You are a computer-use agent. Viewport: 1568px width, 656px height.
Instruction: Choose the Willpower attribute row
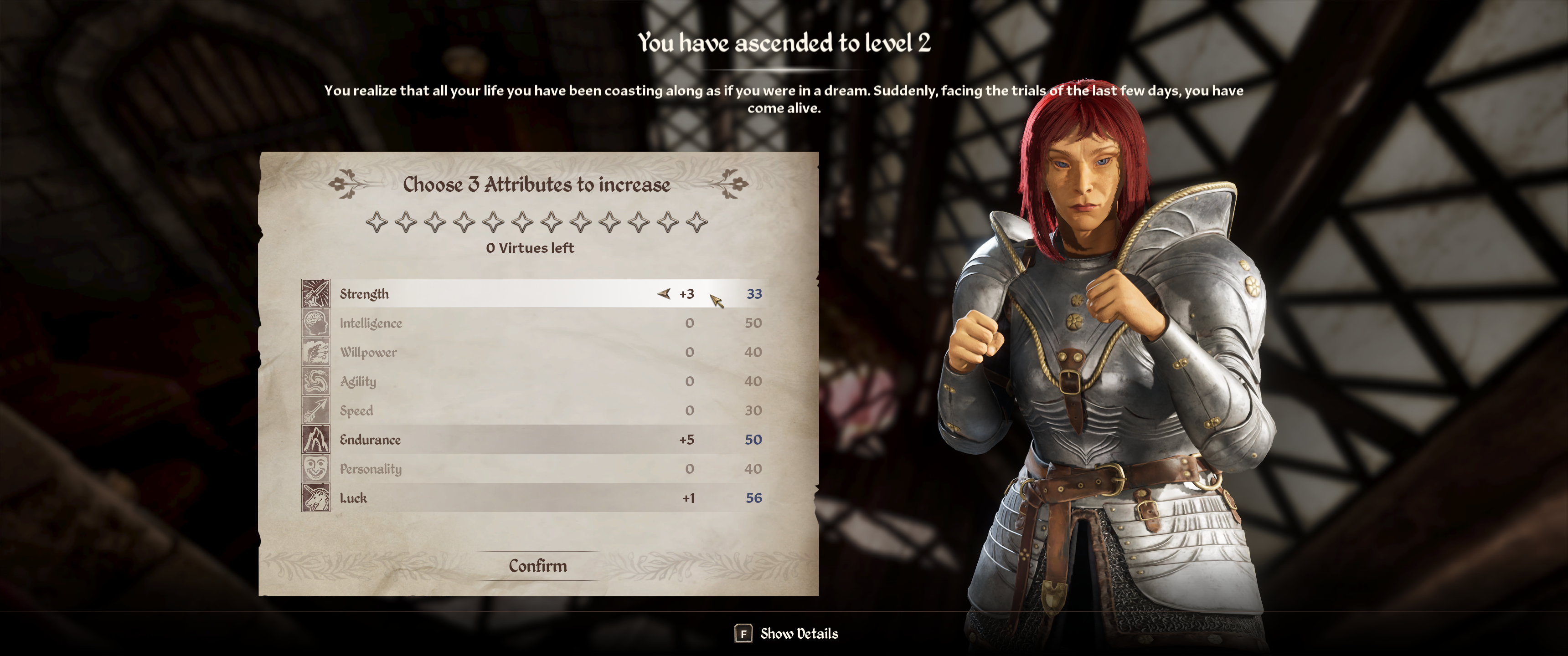pos(487,352)
